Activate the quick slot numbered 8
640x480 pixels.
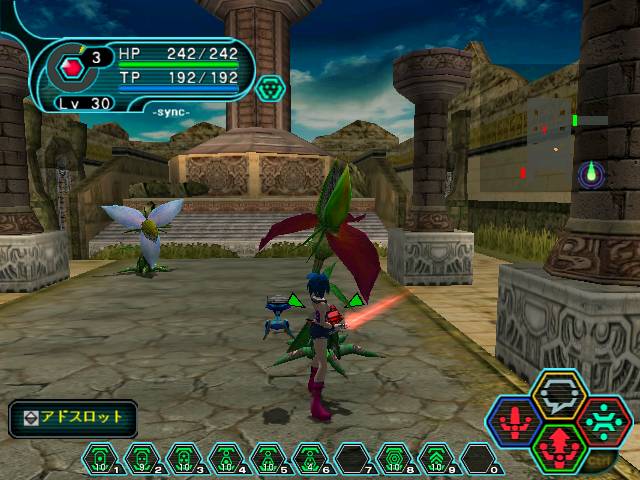(394, 459)
